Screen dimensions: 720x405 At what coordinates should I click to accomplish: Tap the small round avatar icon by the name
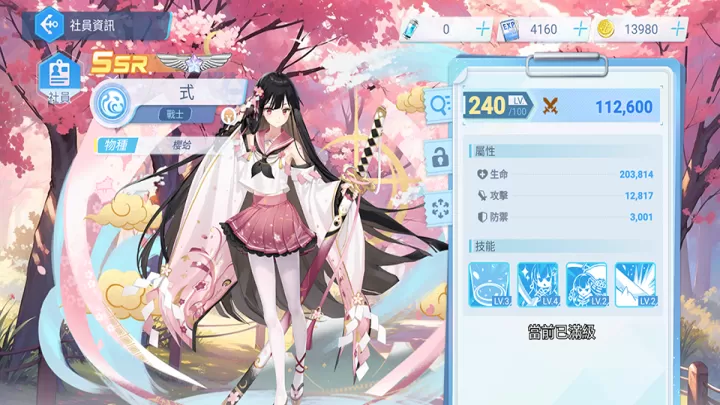(x=229, y=115)
